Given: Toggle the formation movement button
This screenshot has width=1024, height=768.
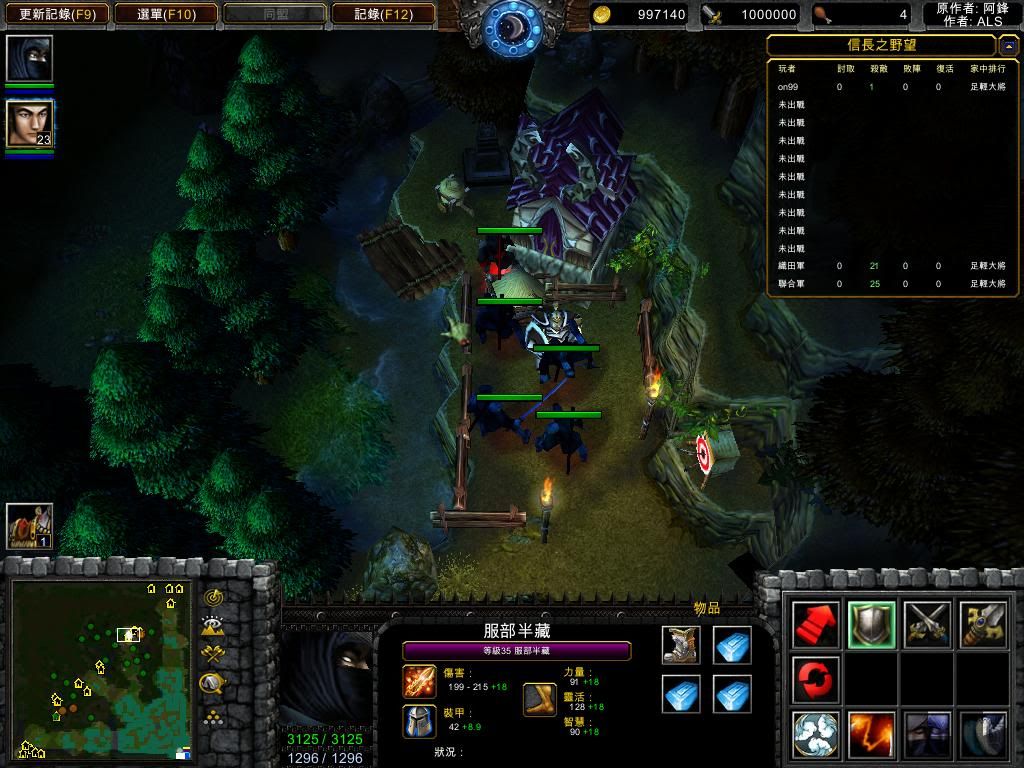Looking at the screenshot, I should coord(212,716).
